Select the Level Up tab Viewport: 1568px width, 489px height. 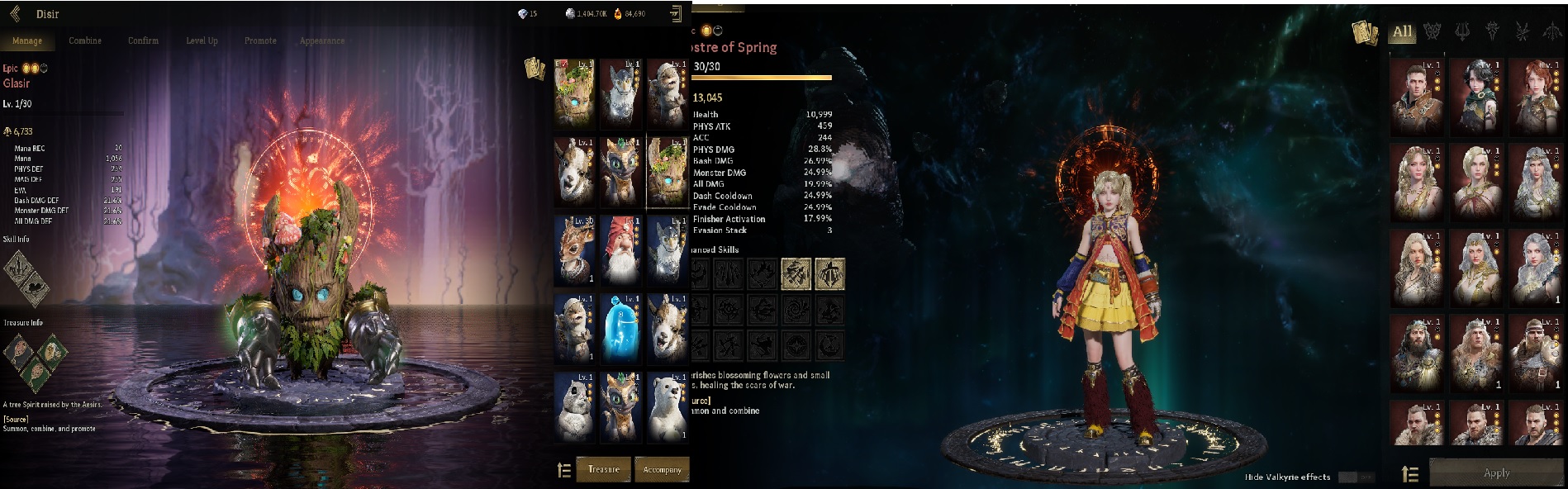pos(202,40)
